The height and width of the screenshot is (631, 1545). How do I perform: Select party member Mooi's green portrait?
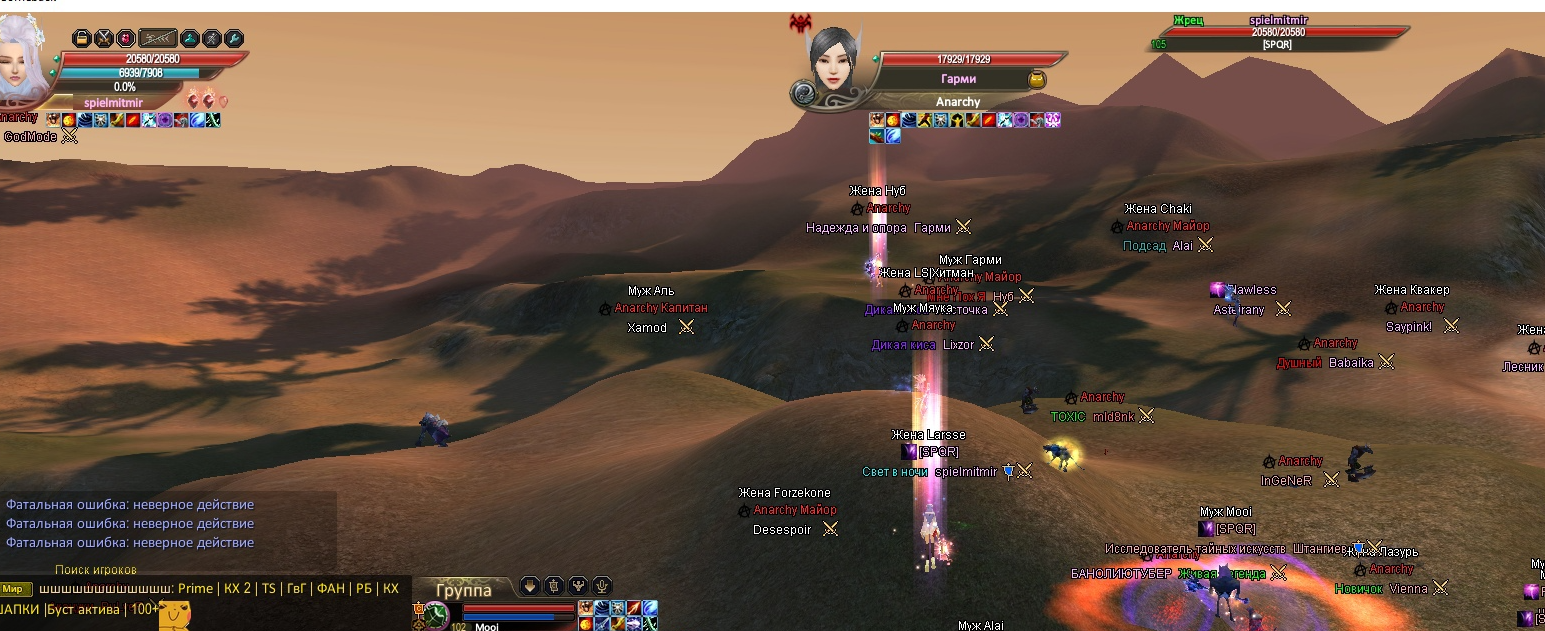click(435, 615)
